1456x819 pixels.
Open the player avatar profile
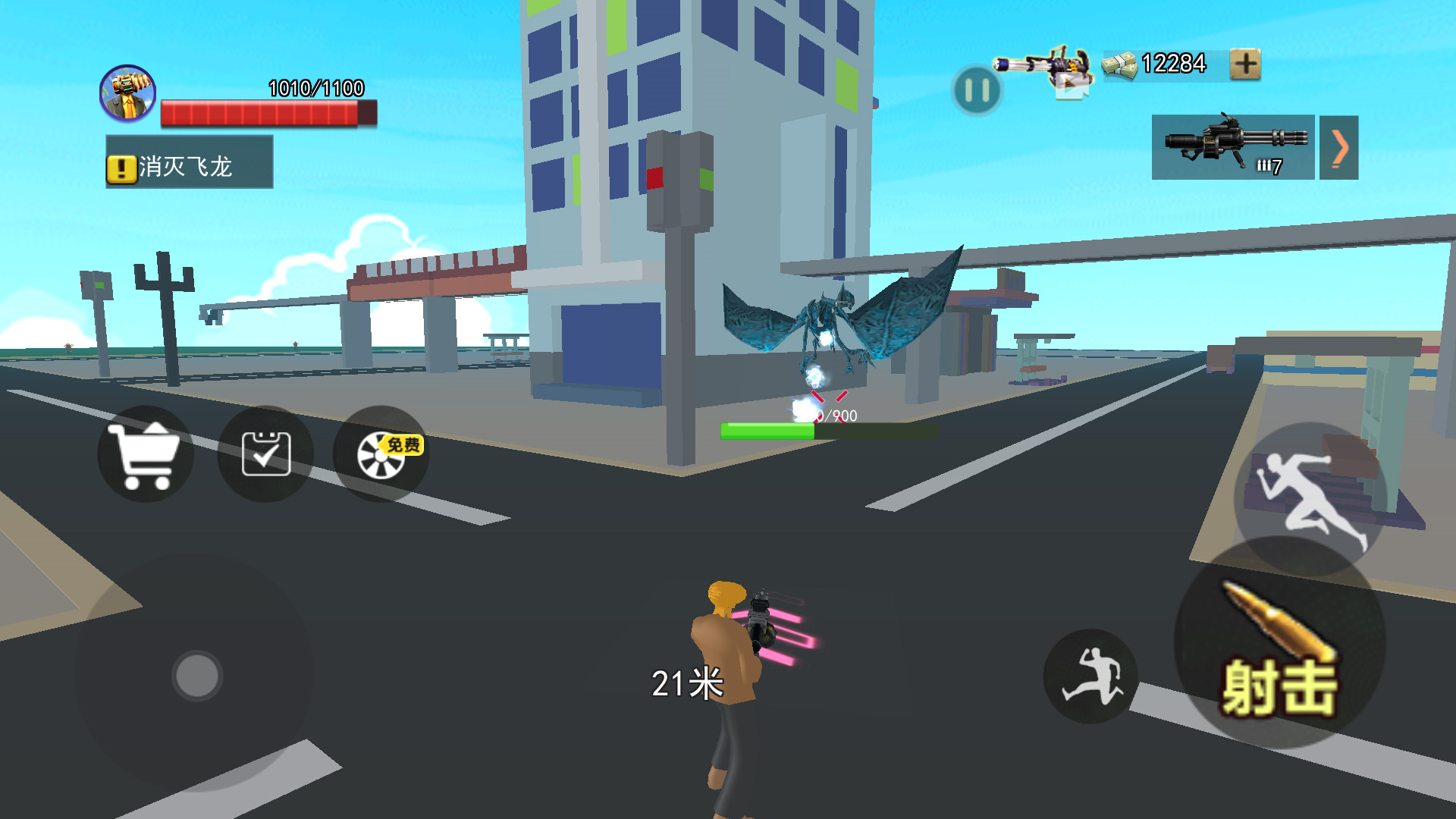(128, 93)
